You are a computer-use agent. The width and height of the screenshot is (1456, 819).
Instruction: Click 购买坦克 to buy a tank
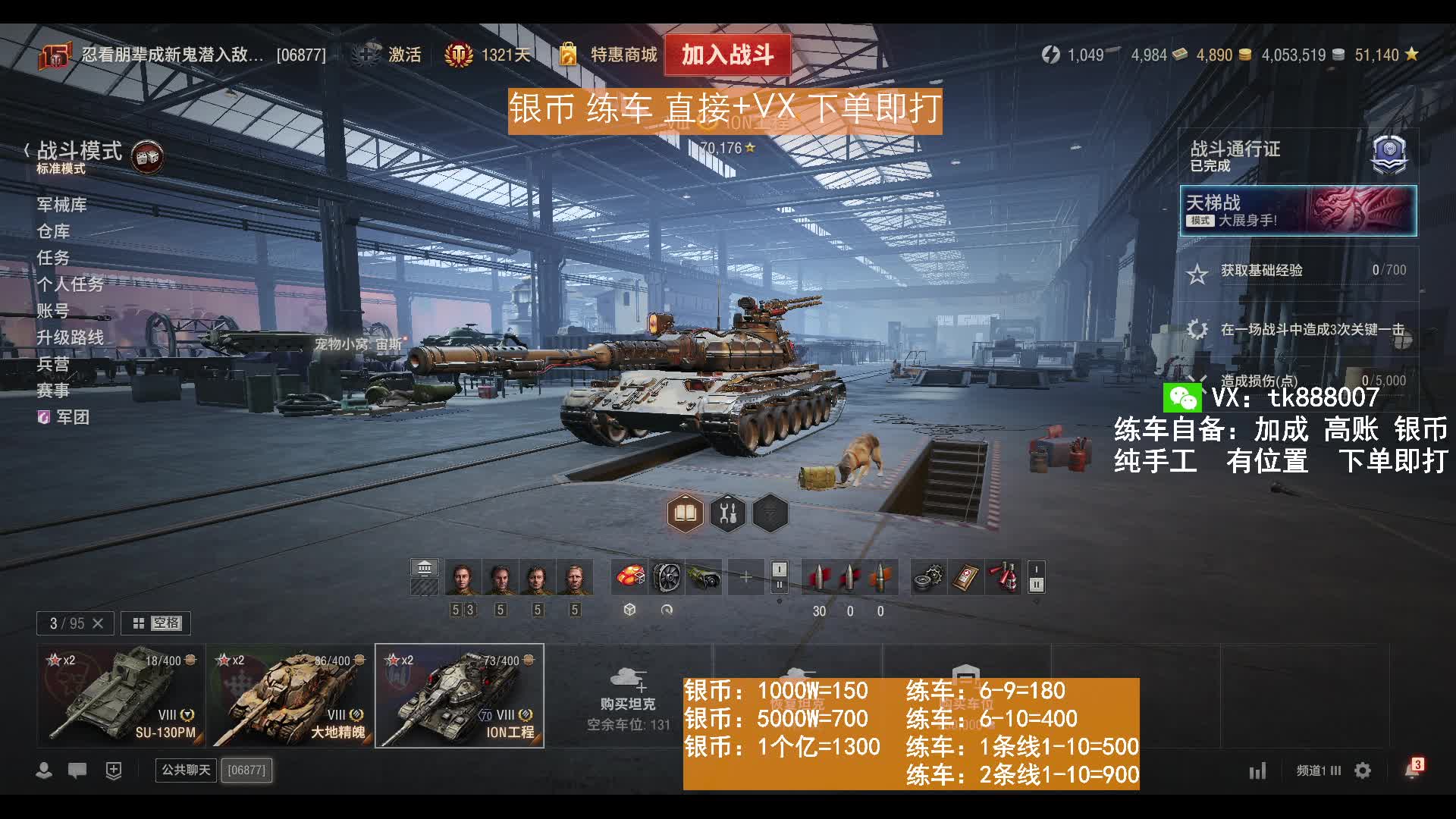coord(628,696)
